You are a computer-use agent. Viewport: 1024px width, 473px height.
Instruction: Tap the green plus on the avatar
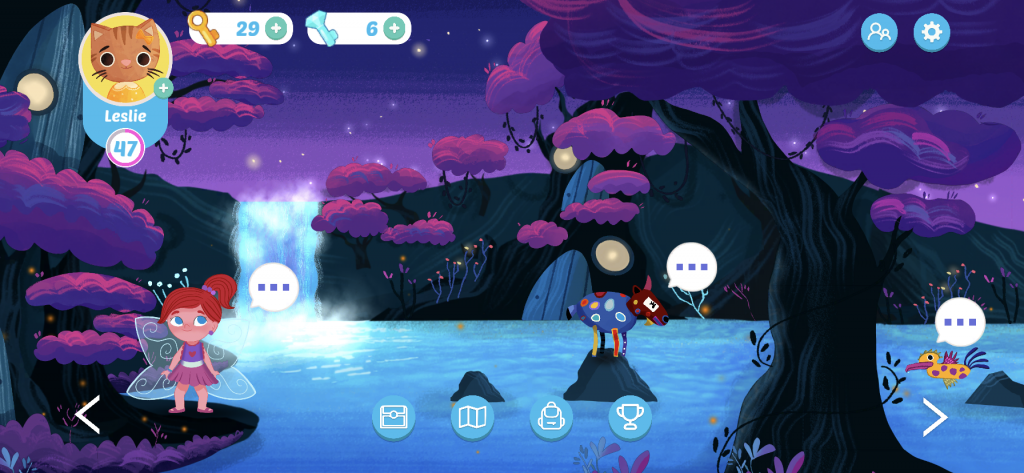tap(163, 89)
